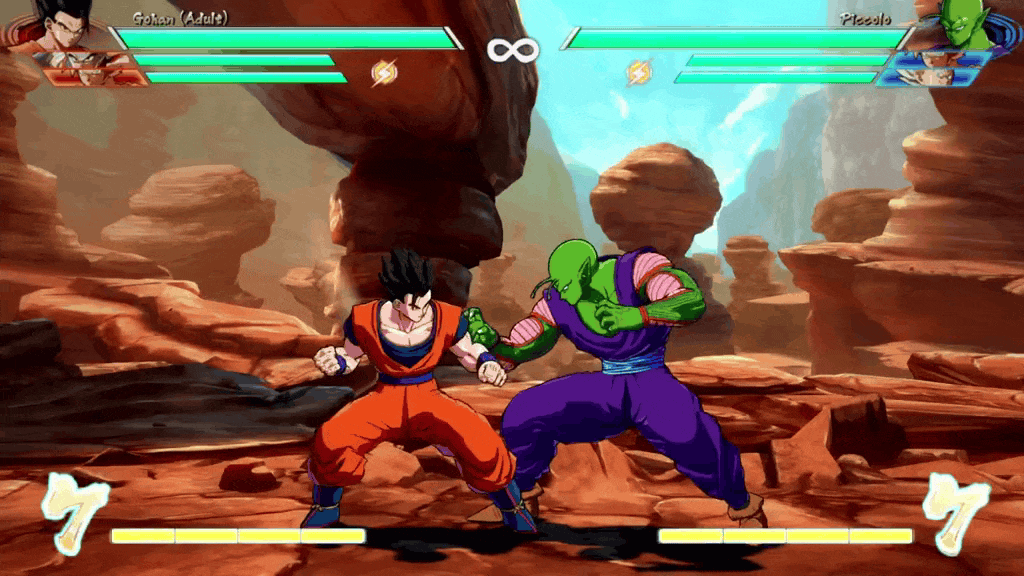Activate Piccolo's team Sparking Blast icon
1024x576 pixels.
coord(638,72)
